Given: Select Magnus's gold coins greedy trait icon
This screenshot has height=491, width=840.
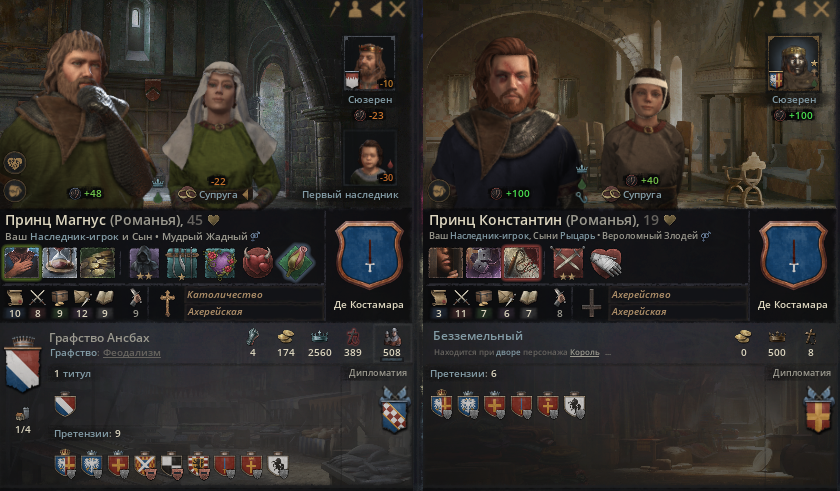Looking at the screenshot, I should (95, 262).
